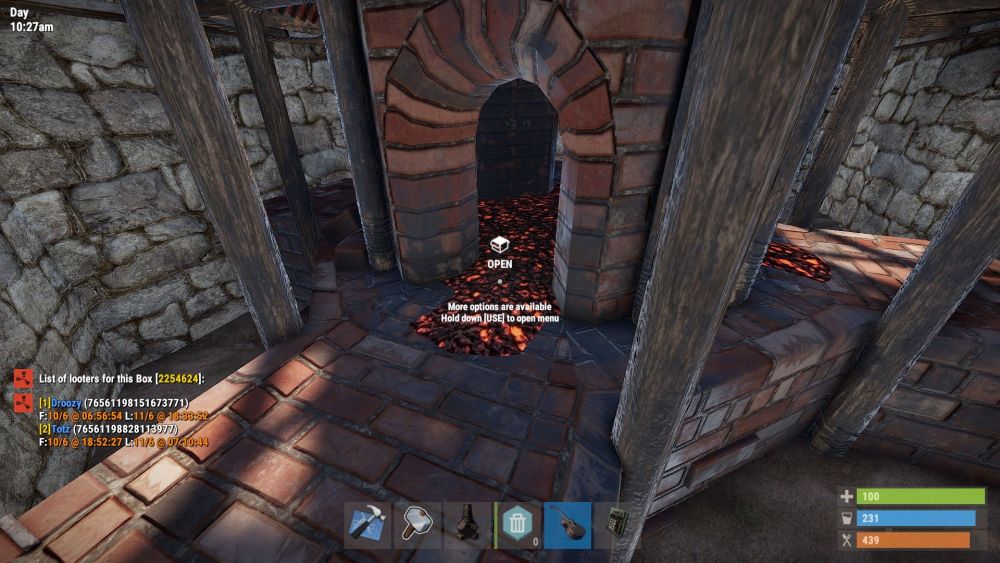The image size is (1000, 563).
Task: Select the dark nozzle-shaped item slot
Action: [467, 524]
